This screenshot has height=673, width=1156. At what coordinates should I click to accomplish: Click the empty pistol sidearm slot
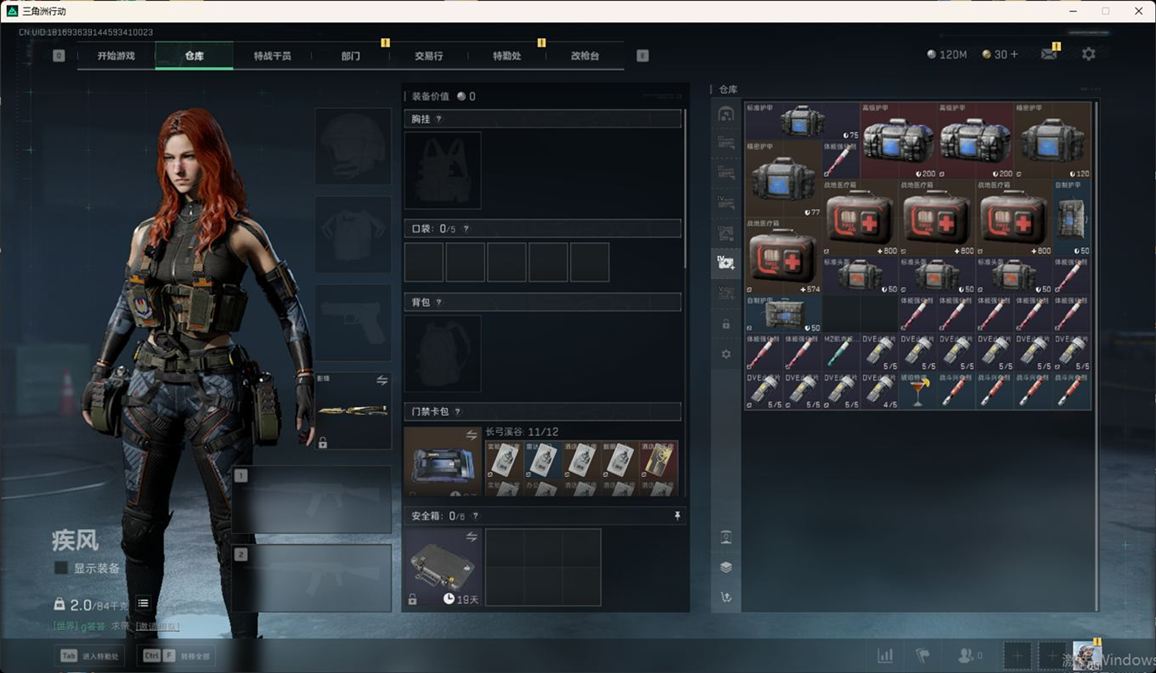(353, 324)
